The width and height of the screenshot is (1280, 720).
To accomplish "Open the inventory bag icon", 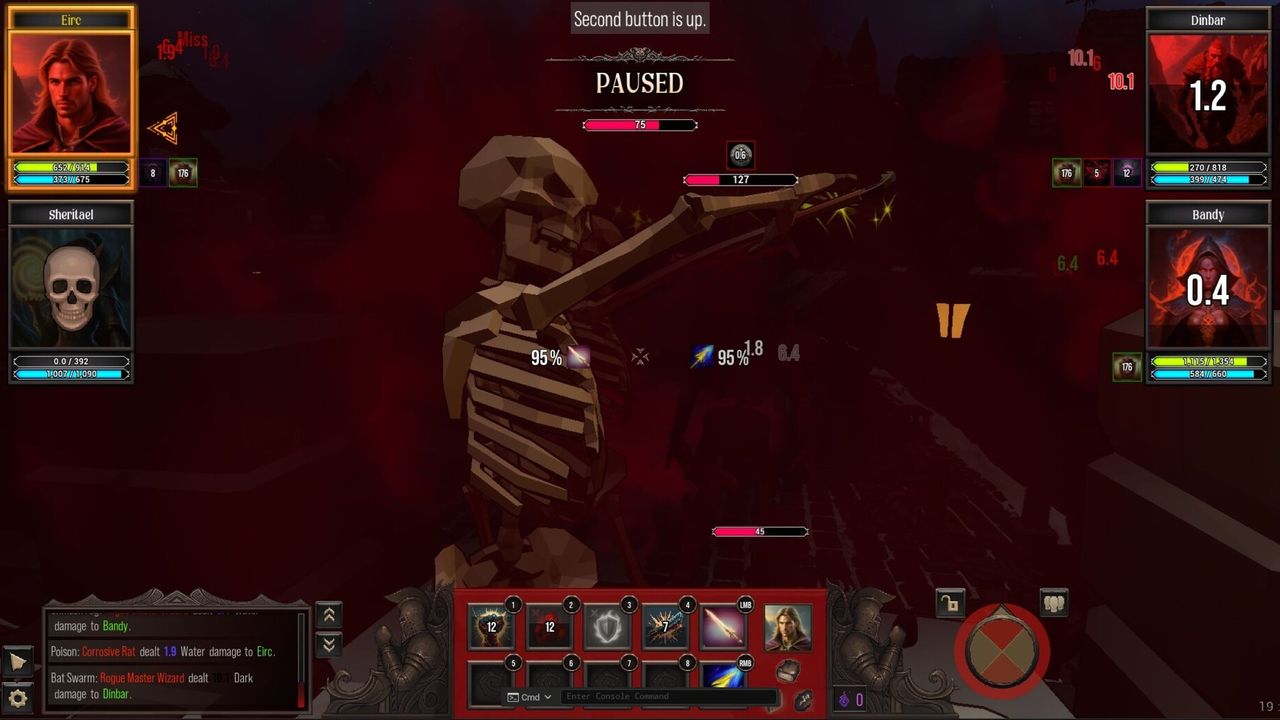I will (x=788, y=670).
